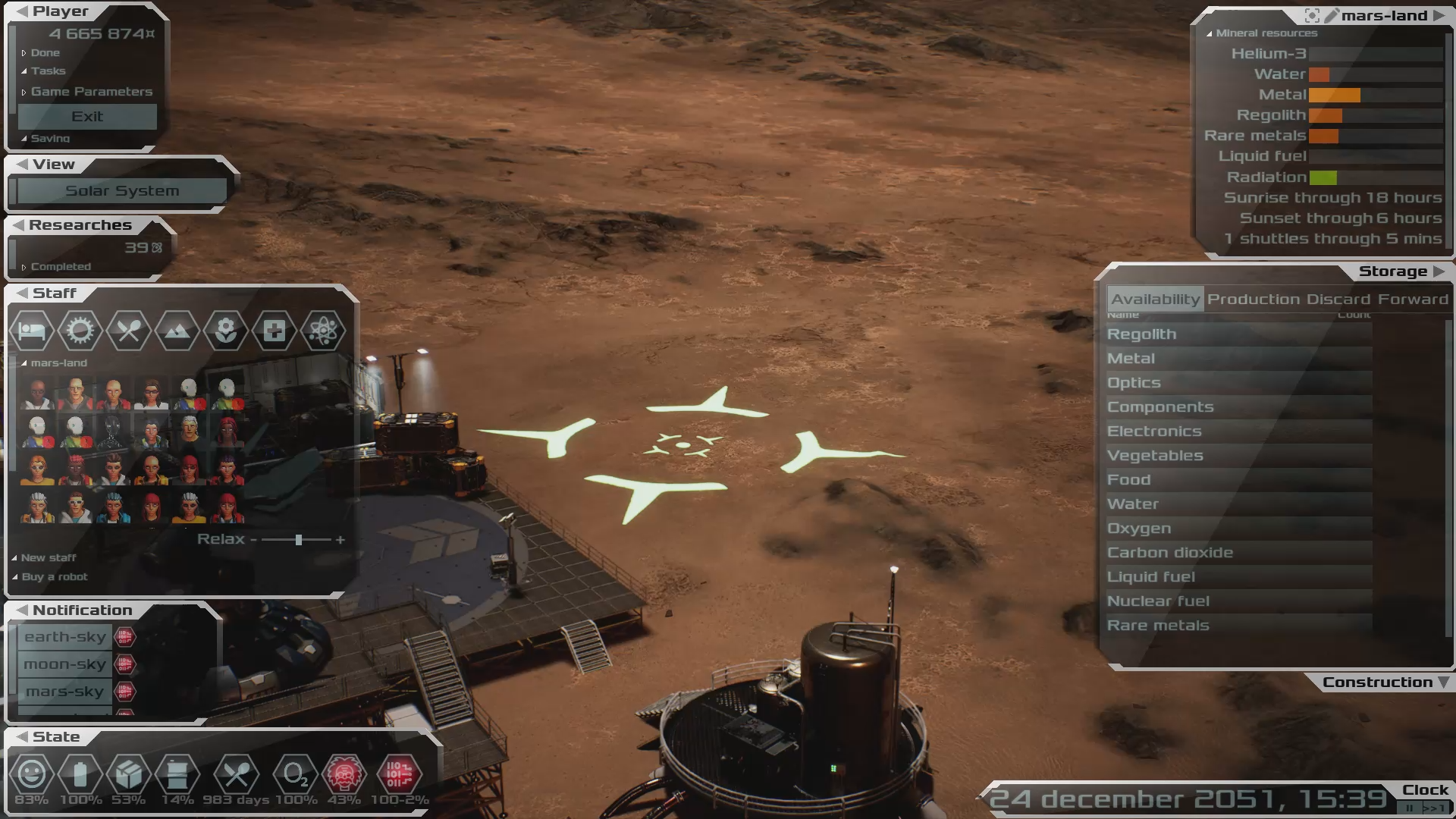Open the Solar System view
The height and width of the screenshot is (819, 1456).
click(121, 191)
